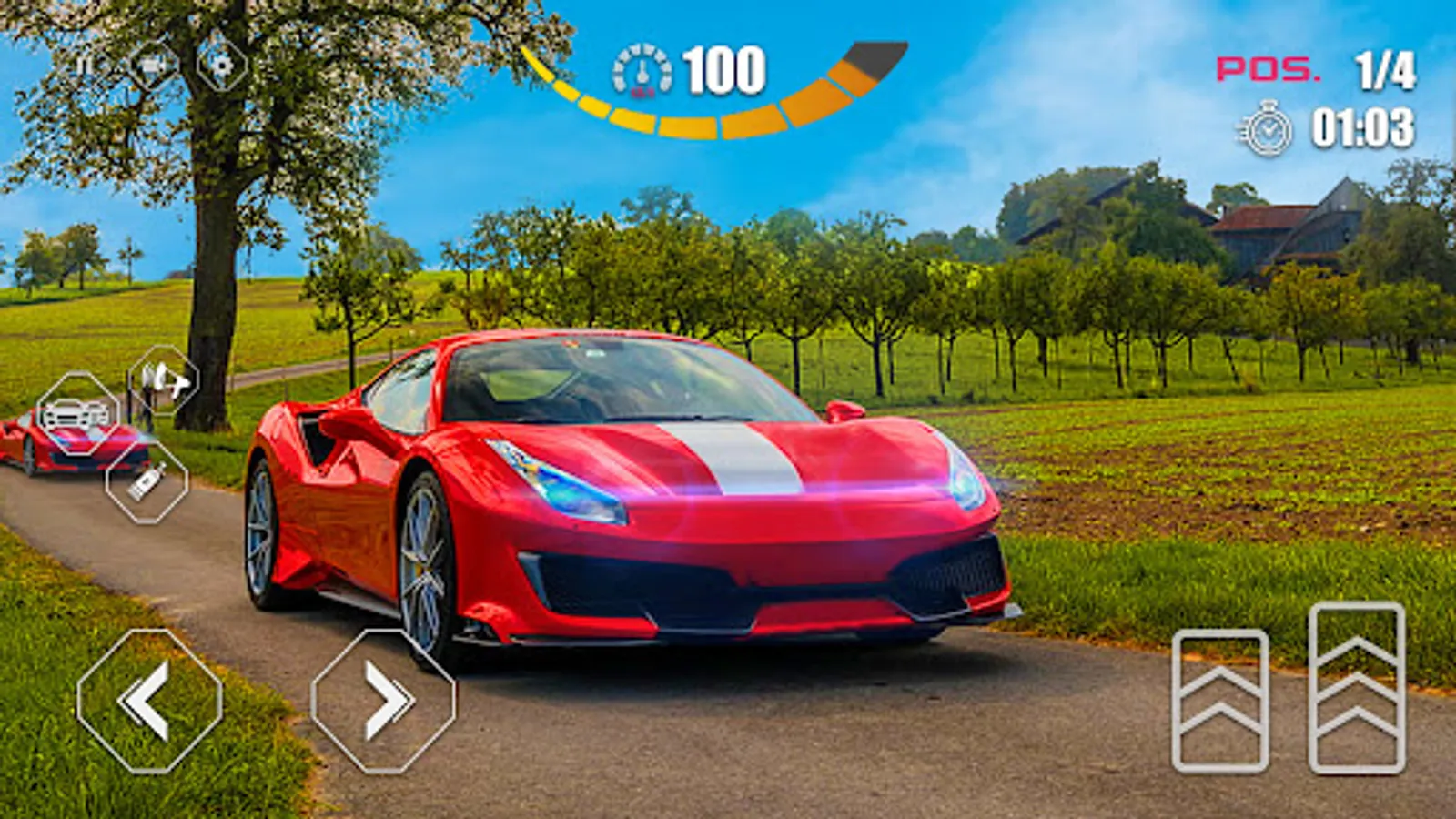Open the settings gear menu
Screen dimensions: 1456x819
pos(223,66)
